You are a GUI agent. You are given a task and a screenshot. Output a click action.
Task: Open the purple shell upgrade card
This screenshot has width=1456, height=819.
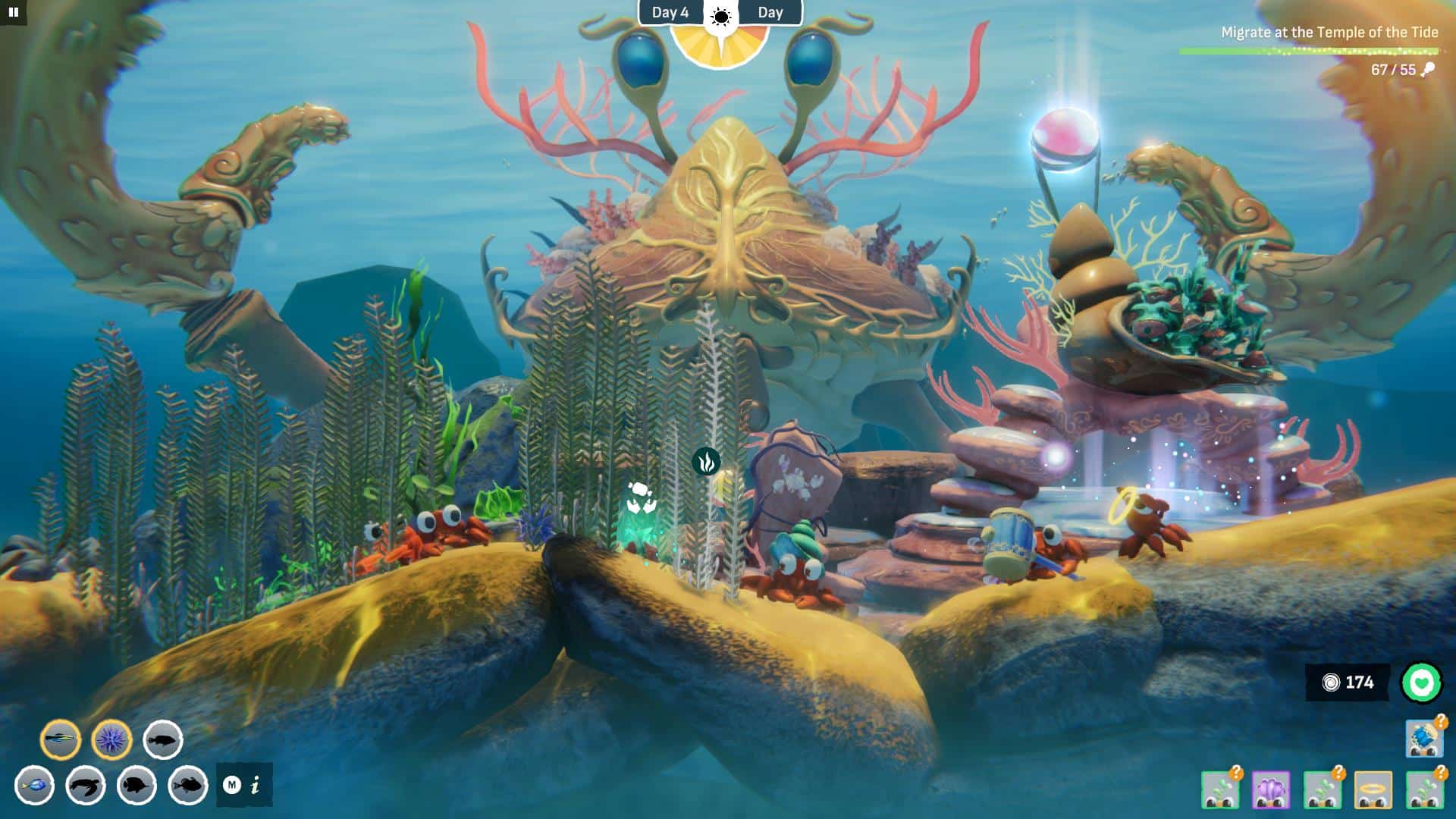coord(1269,789)
